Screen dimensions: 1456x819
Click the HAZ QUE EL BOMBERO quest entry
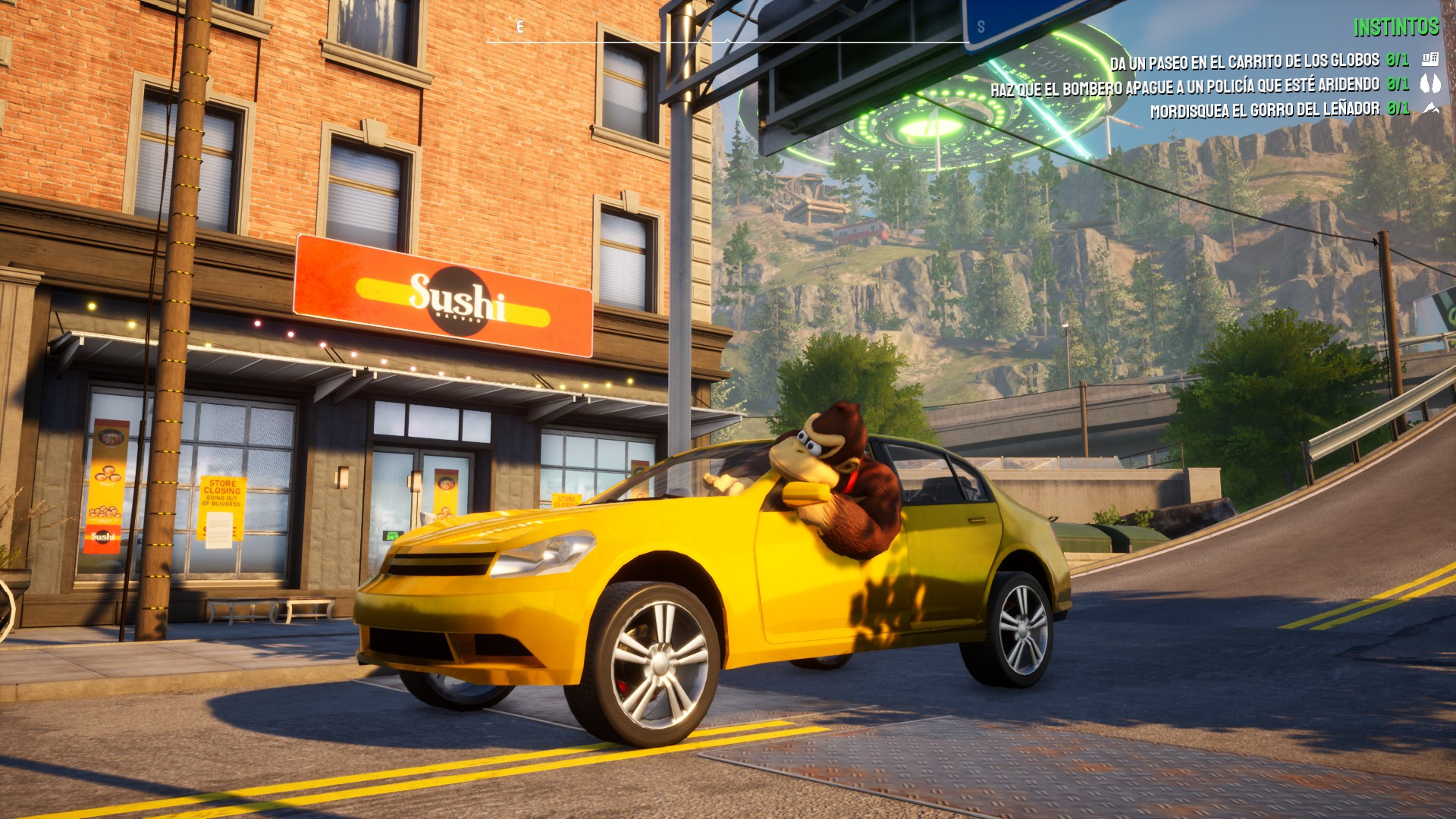tap(1183, 85)
